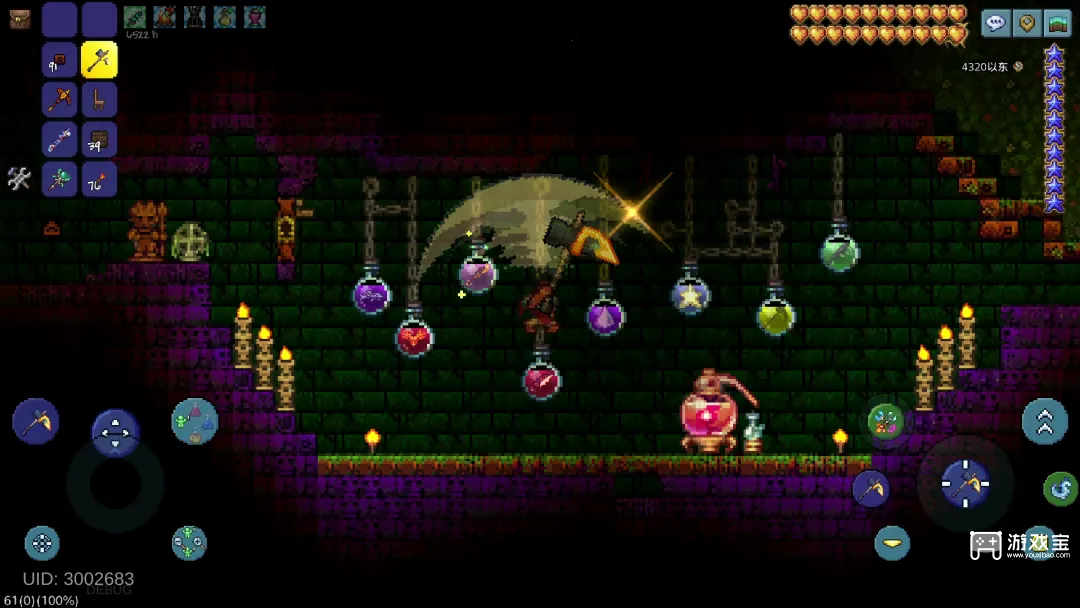
Task: Pick the blue and white staff slot
Action: coord(60,140)
